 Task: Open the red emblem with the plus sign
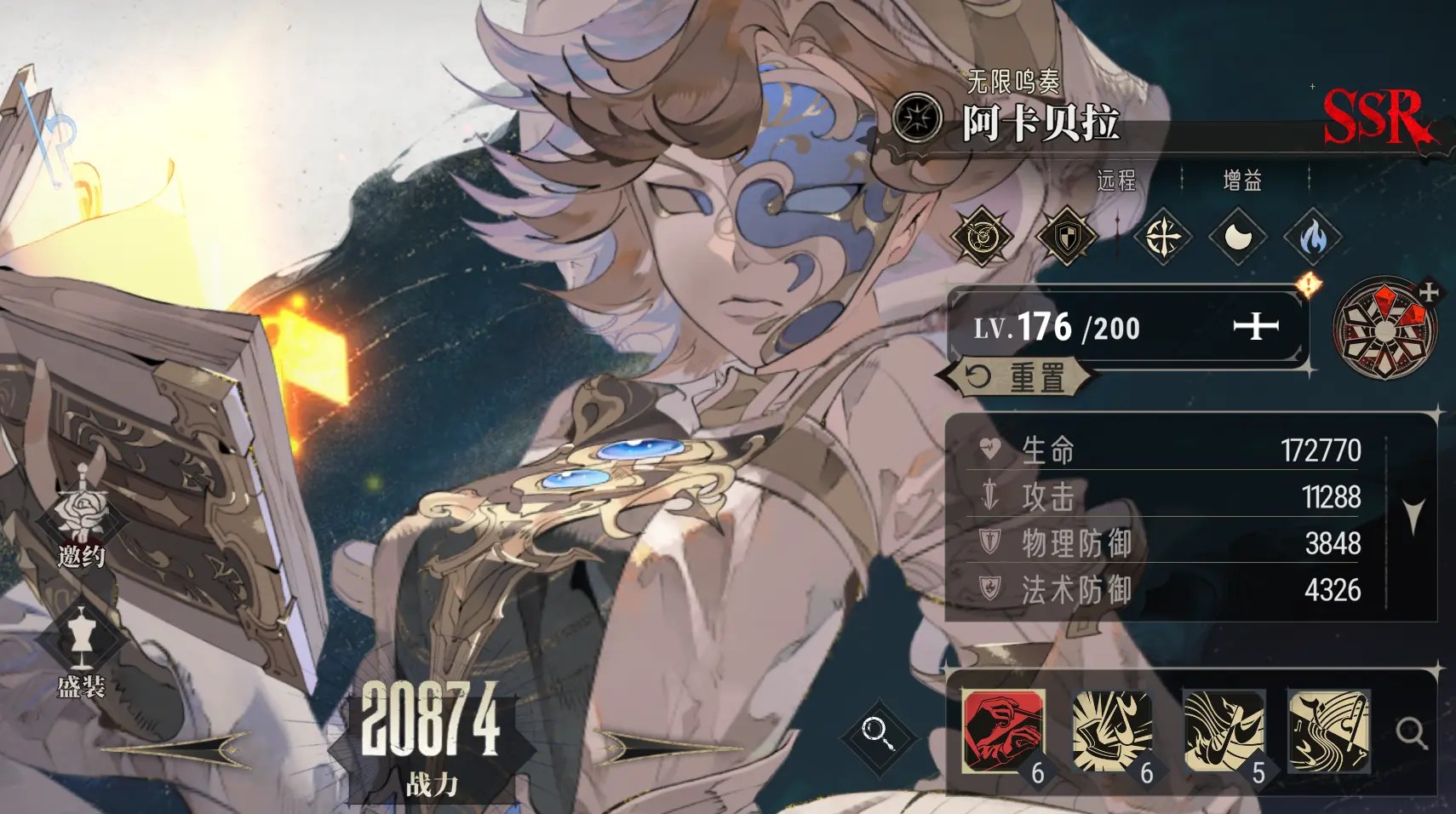pyautogui.click(x=1385, y=327)
